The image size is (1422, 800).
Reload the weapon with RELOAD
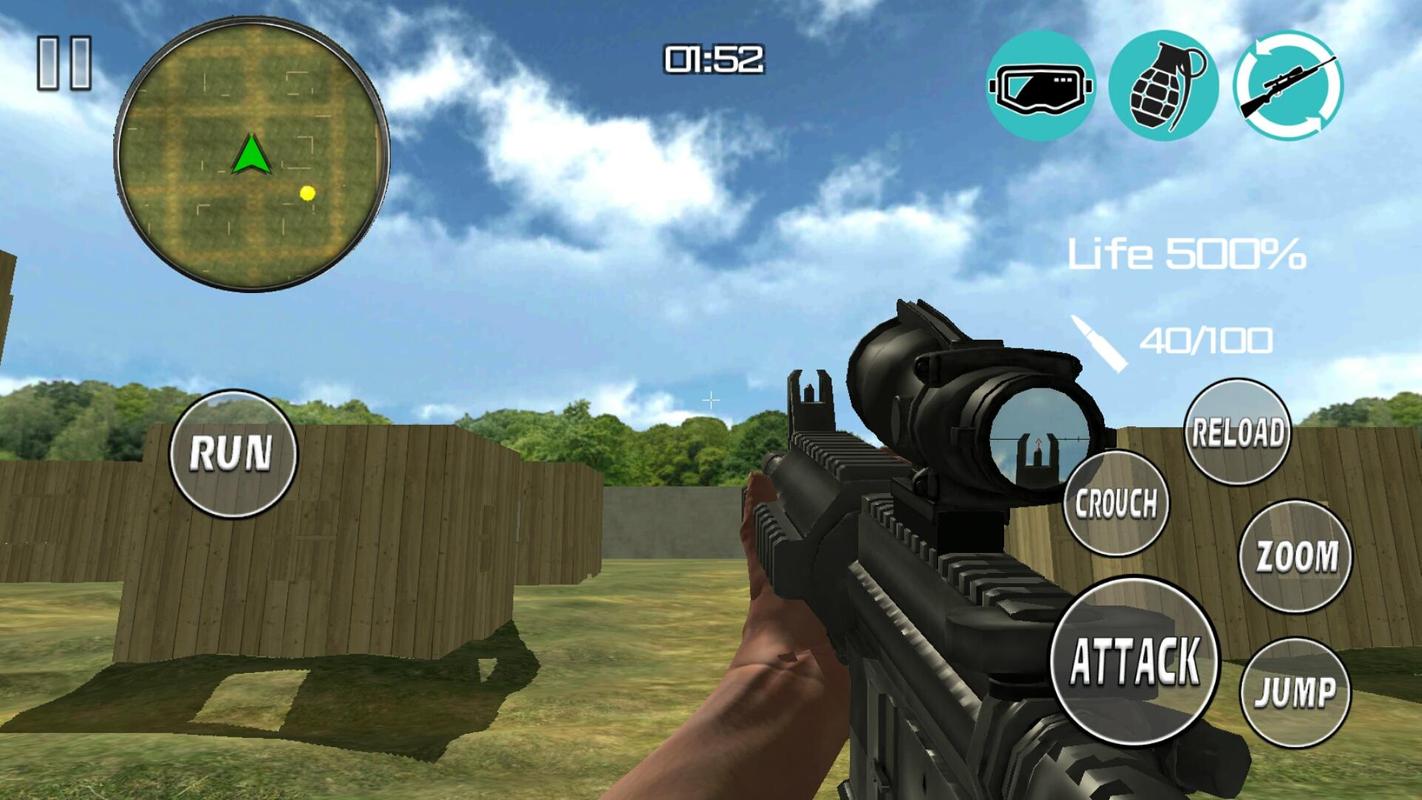point(1237,432)
